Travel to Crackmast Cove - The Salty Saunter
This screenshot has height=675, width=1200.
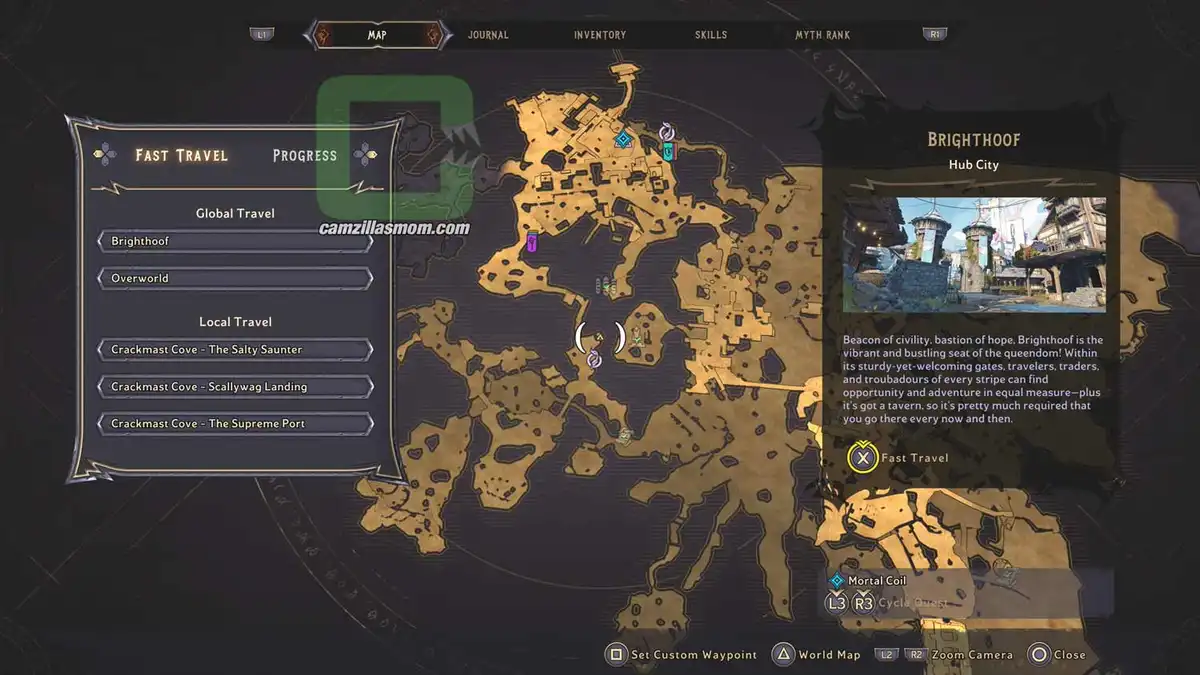pyautogui.click(x=235, y=350)
